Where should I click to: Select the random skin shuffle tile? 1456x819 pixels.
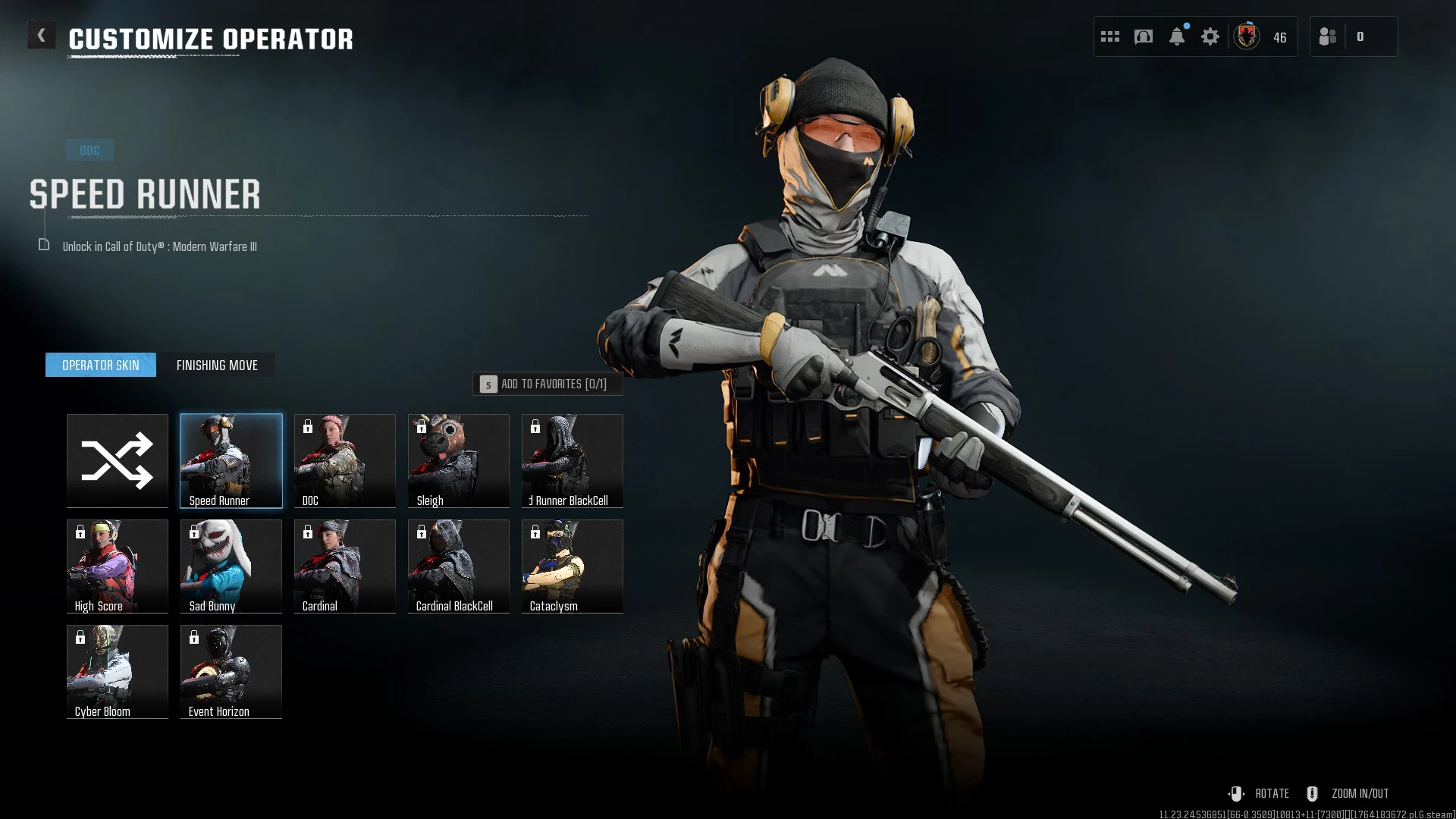117,460
